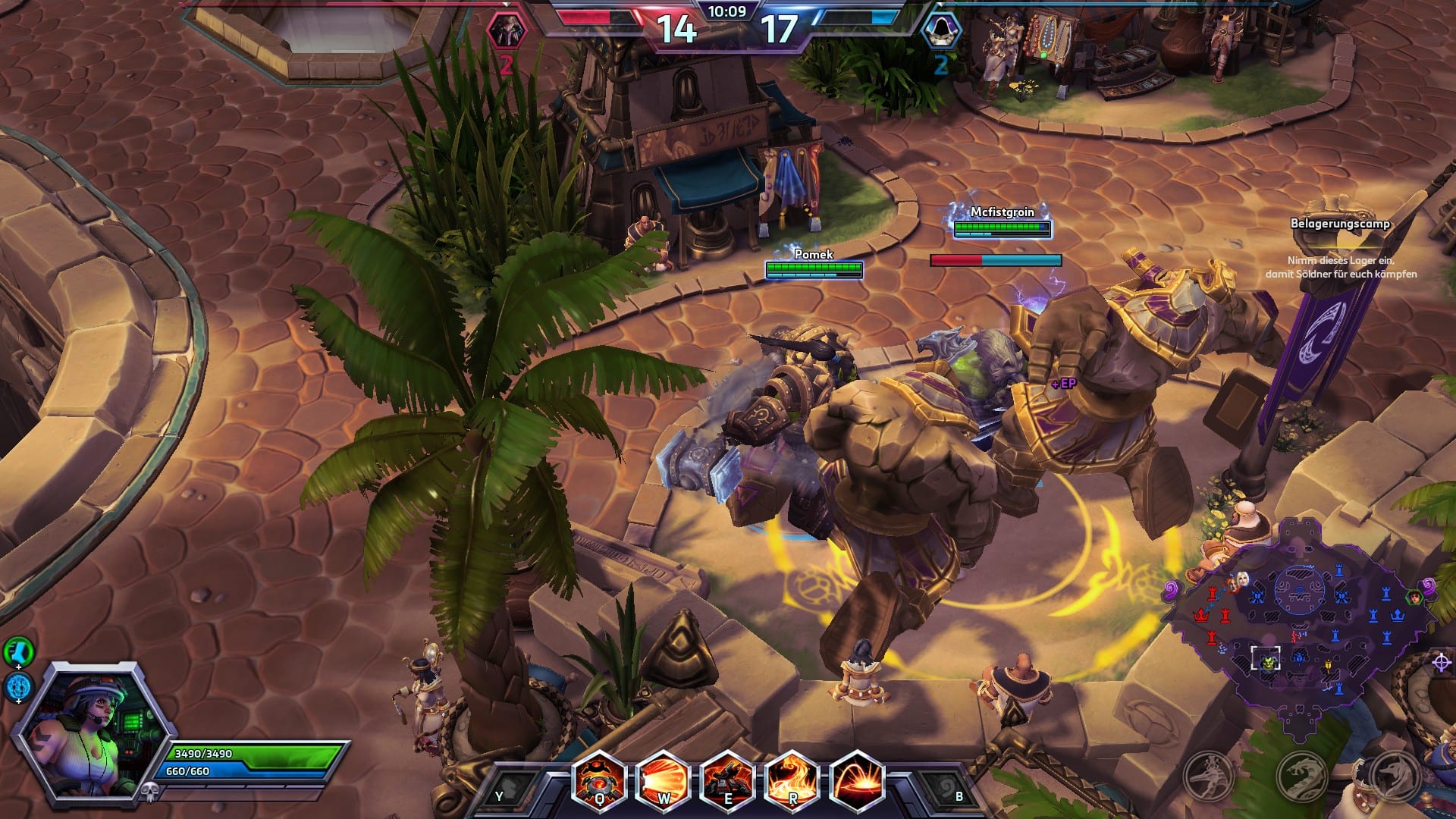Select the bird-head tribute icon

1208,776
